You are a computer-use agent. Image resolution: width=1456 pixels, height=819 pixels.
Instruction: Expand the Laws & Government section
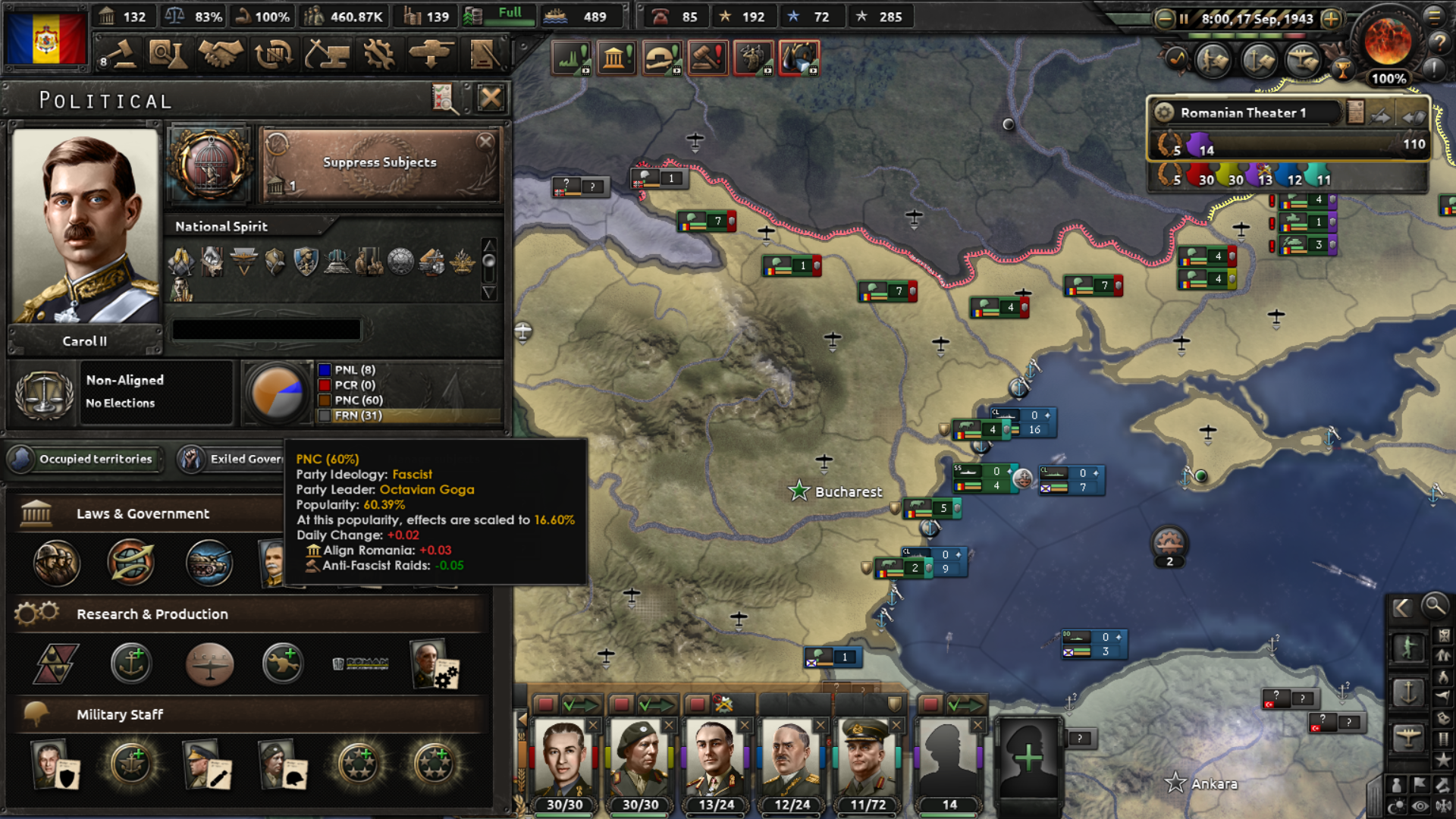(x=143, y=513)
